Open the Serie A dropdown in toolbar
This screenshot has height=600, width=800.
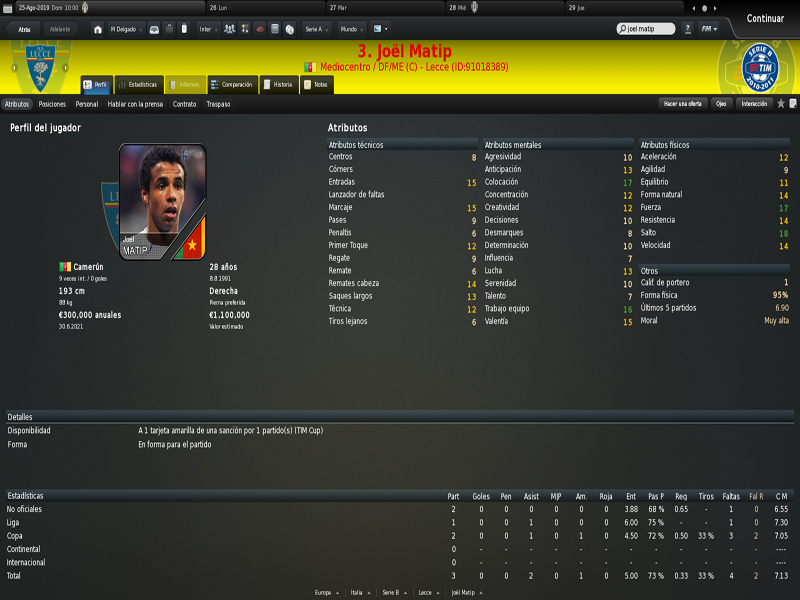click(x=316, y=29)
